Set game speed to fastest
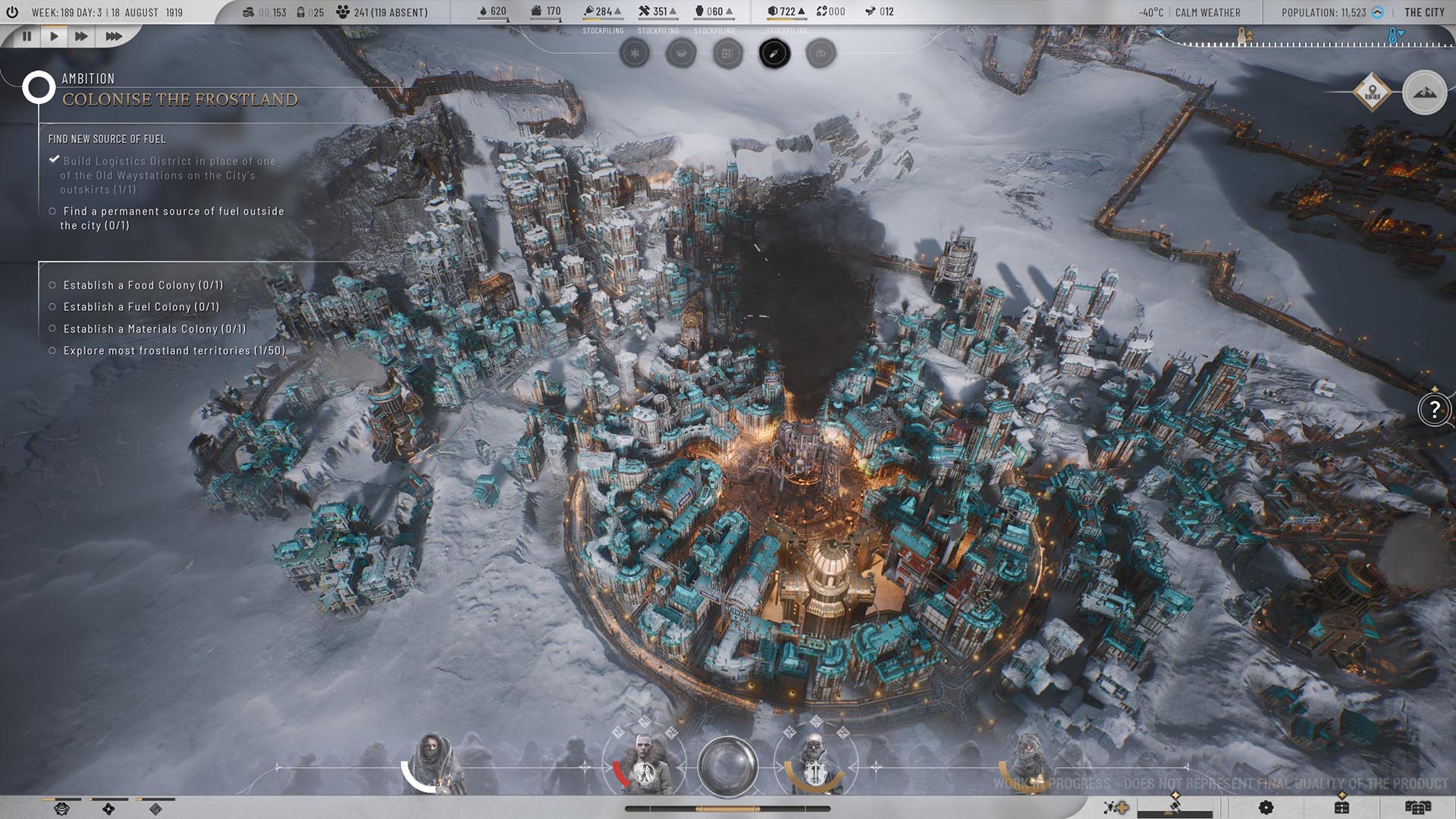The height and width of the screenshot is (819, 1456). (113, 36)
